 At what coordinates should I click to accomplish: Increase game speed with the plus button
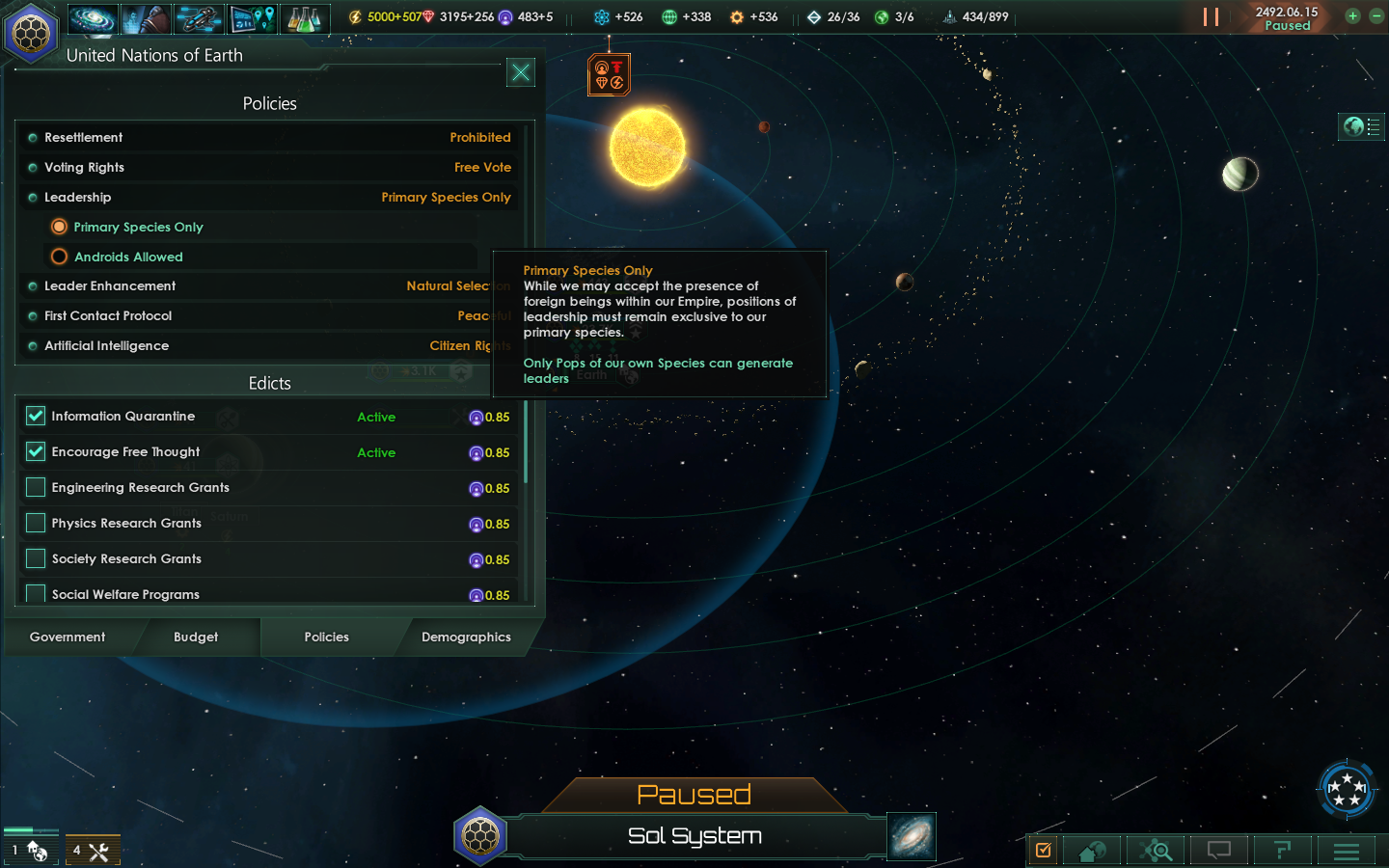coord(1352,16)
